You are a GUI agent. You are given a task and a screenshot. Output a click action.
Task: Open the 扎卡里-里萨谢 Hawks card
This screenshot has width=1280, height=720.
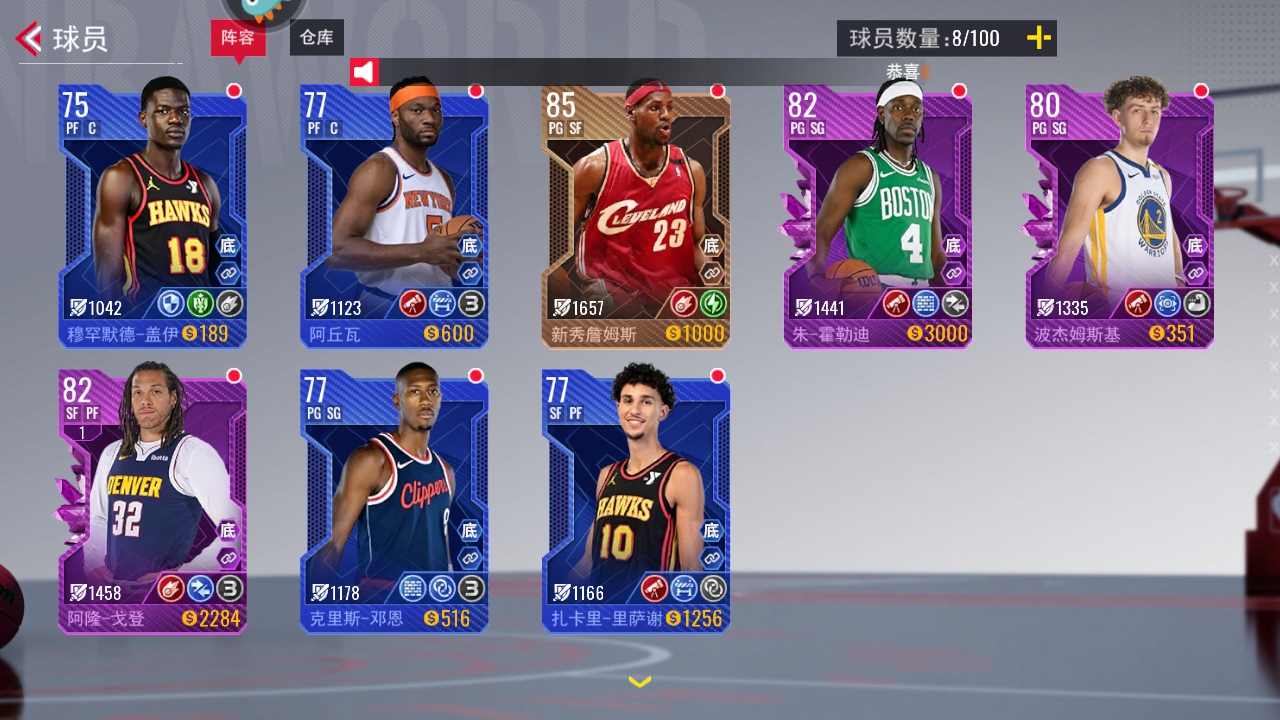click(x=636, y=500)
